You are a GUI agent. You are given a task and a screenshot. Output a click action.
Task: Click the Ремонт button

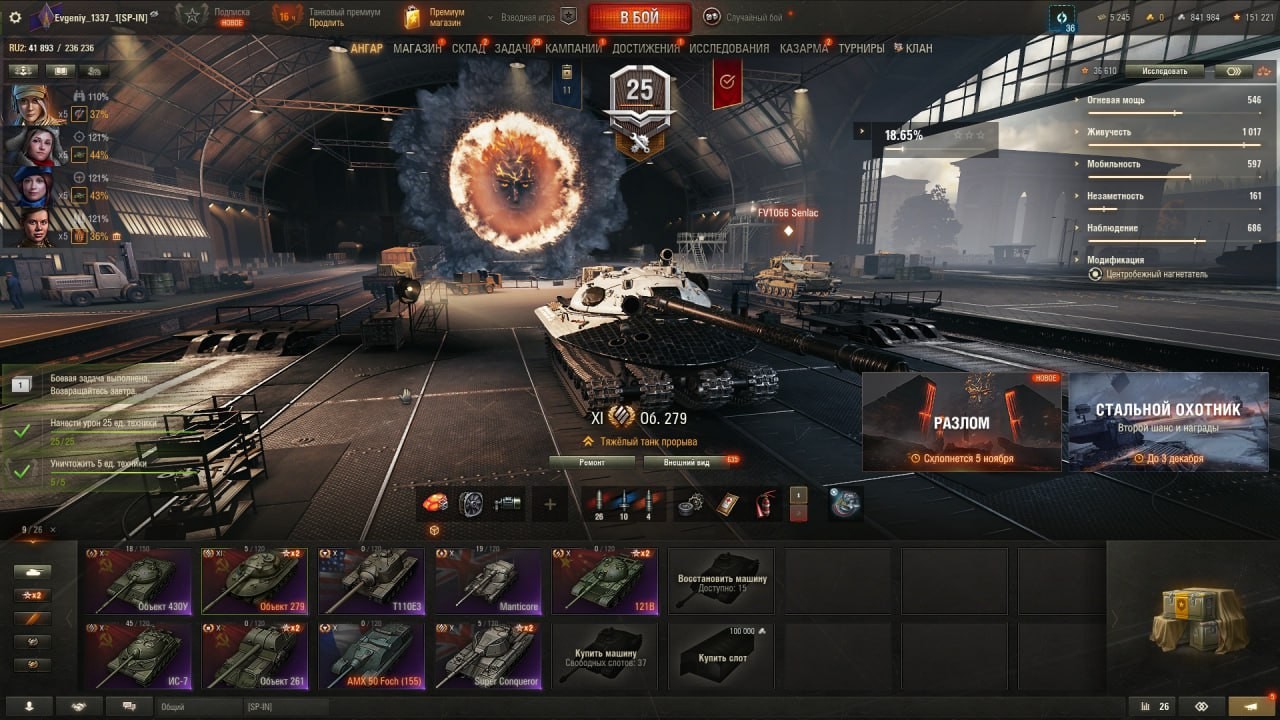pyautogui.click(x=592, y=462)
